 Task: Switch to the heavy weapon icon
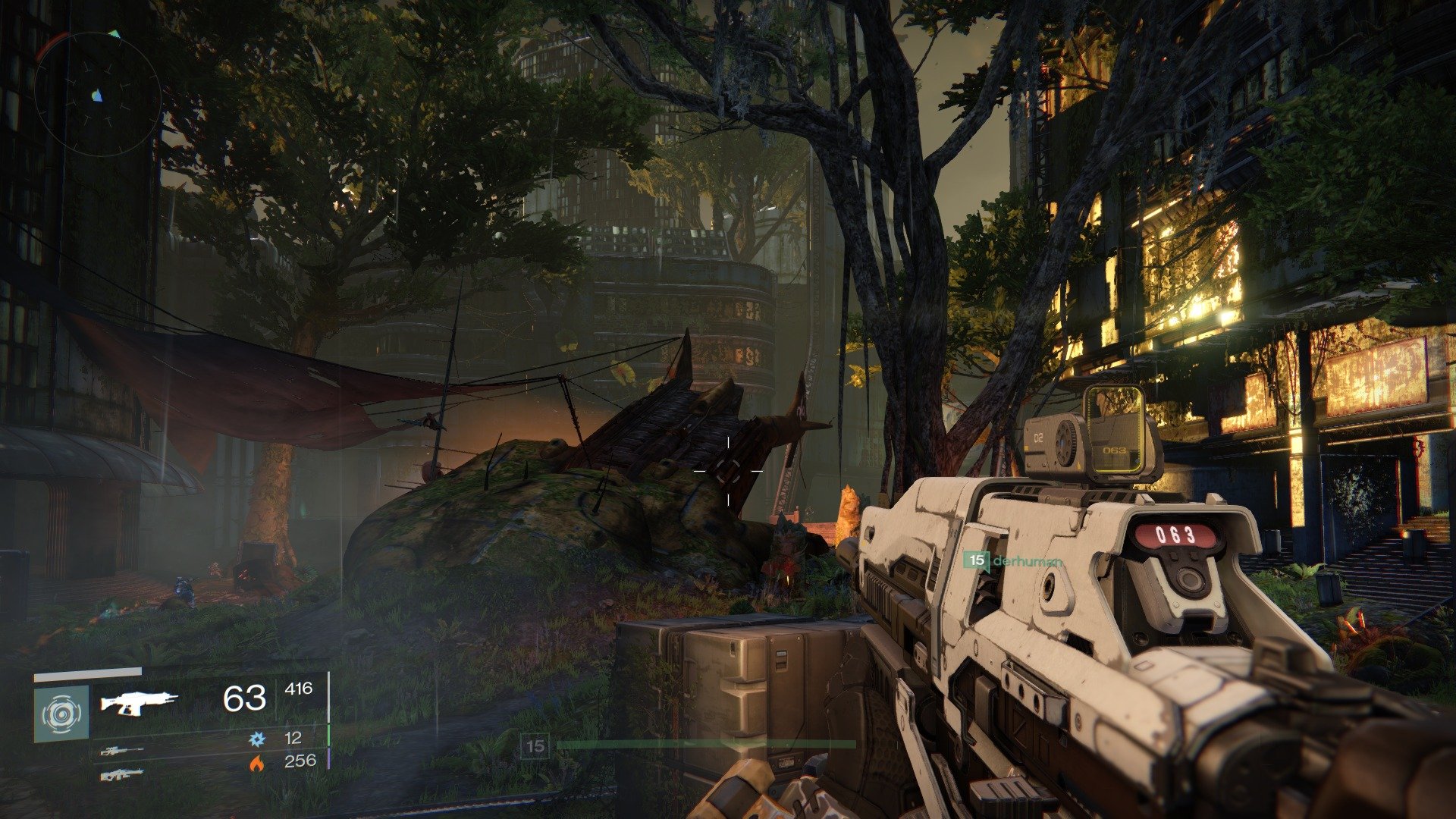[x=121, y=774]
